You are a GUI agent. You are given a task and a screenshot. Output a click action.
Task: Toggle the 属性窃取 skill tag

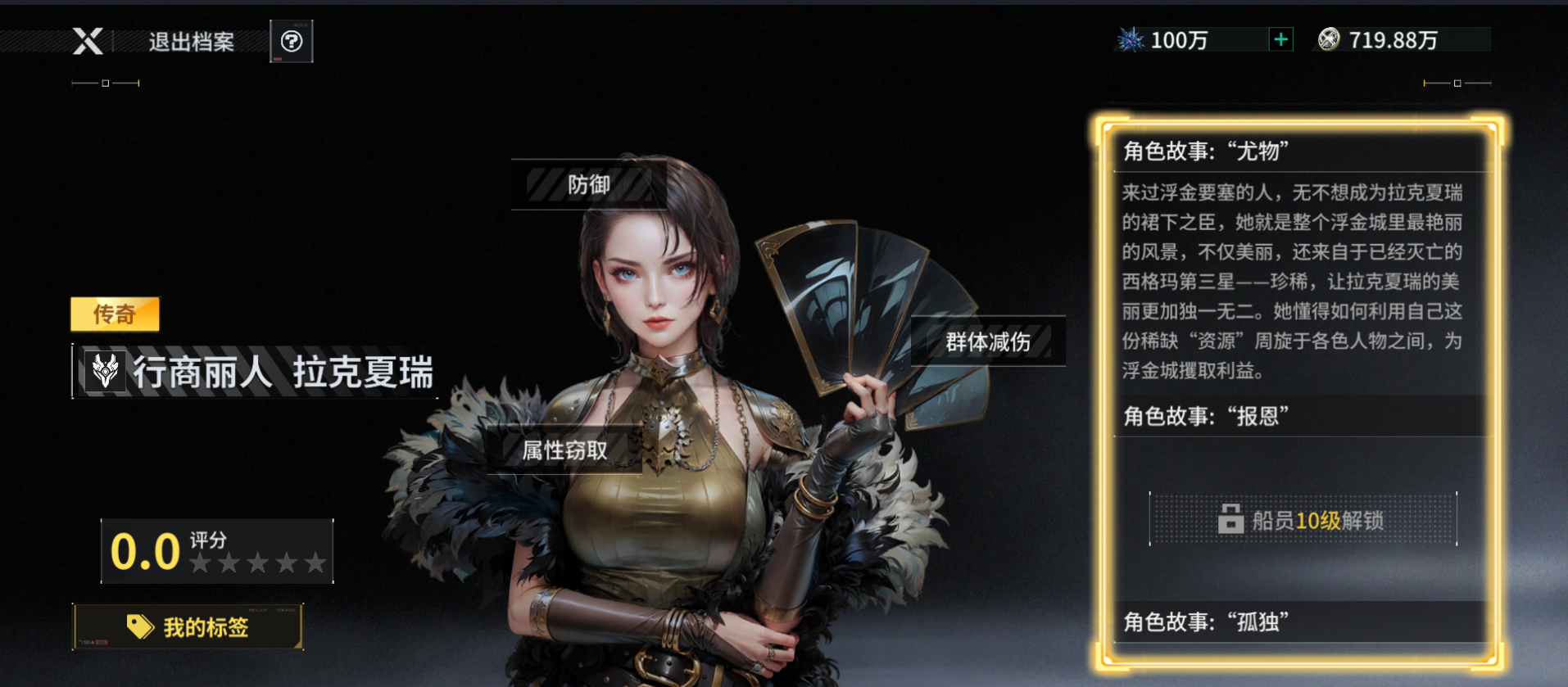564,450
